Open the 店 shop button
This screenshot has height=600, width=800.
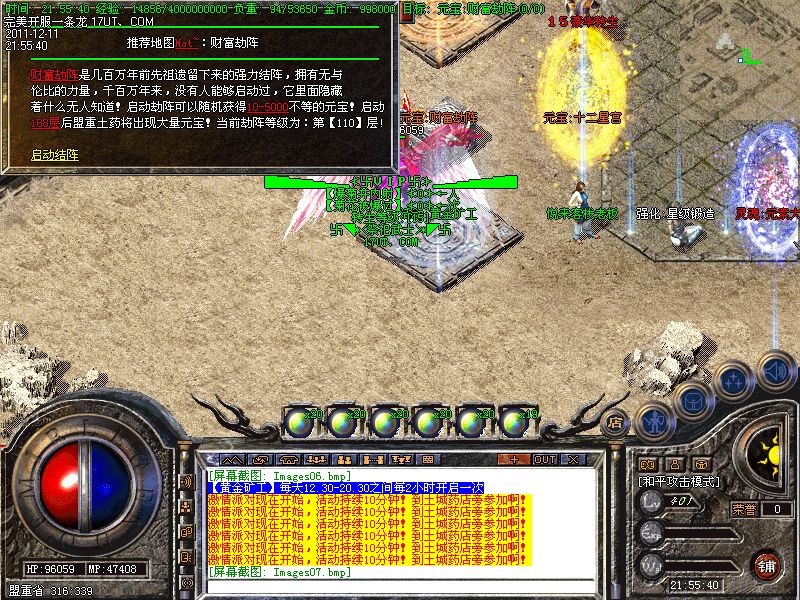[x=614, y=422]
